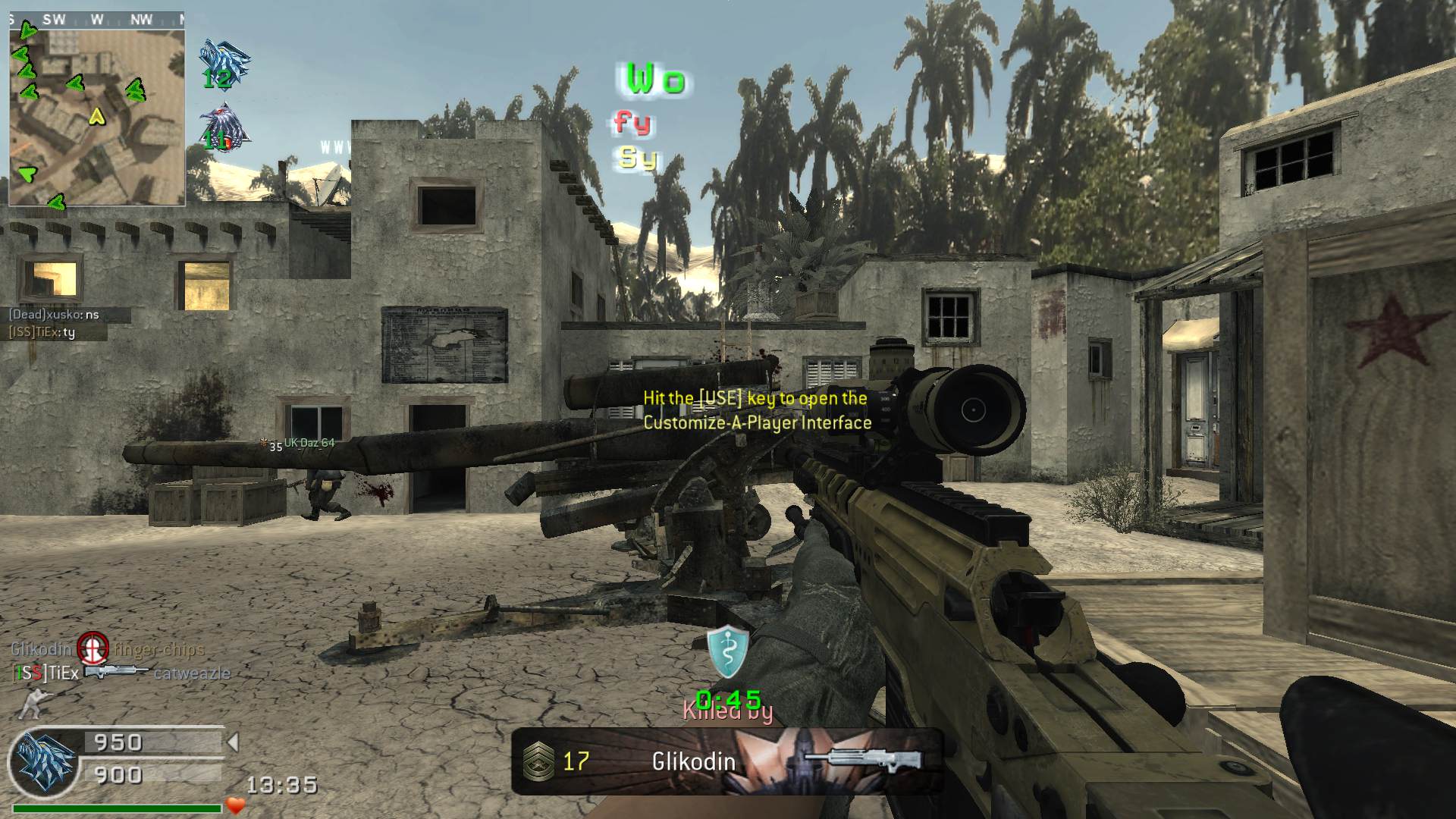Click the wolf emblem beside the score bars
Screen dimensions: 1456x819
coord(43,761)
